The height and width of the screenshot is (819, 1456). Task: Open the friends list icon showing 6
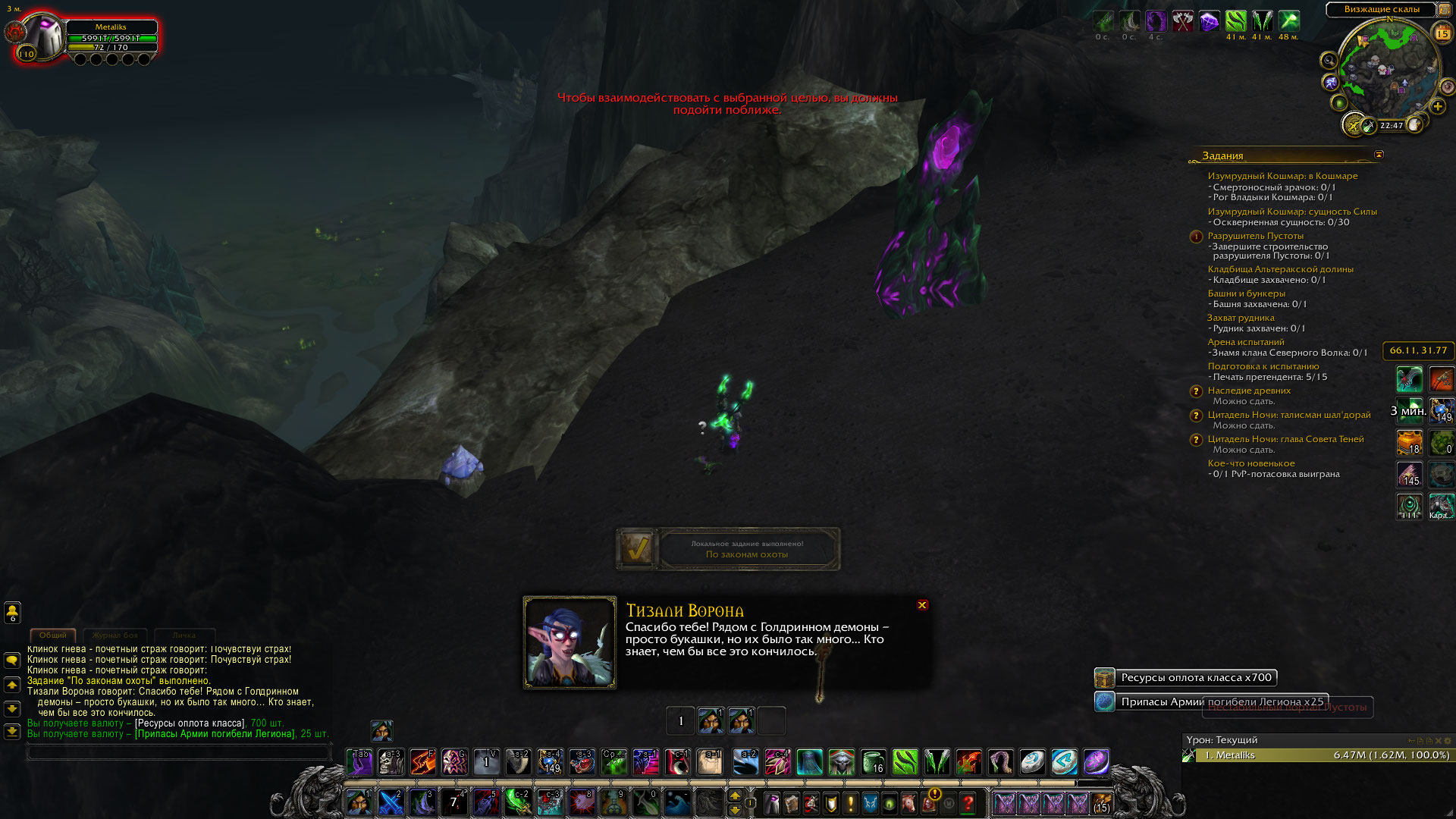[12, 611]
